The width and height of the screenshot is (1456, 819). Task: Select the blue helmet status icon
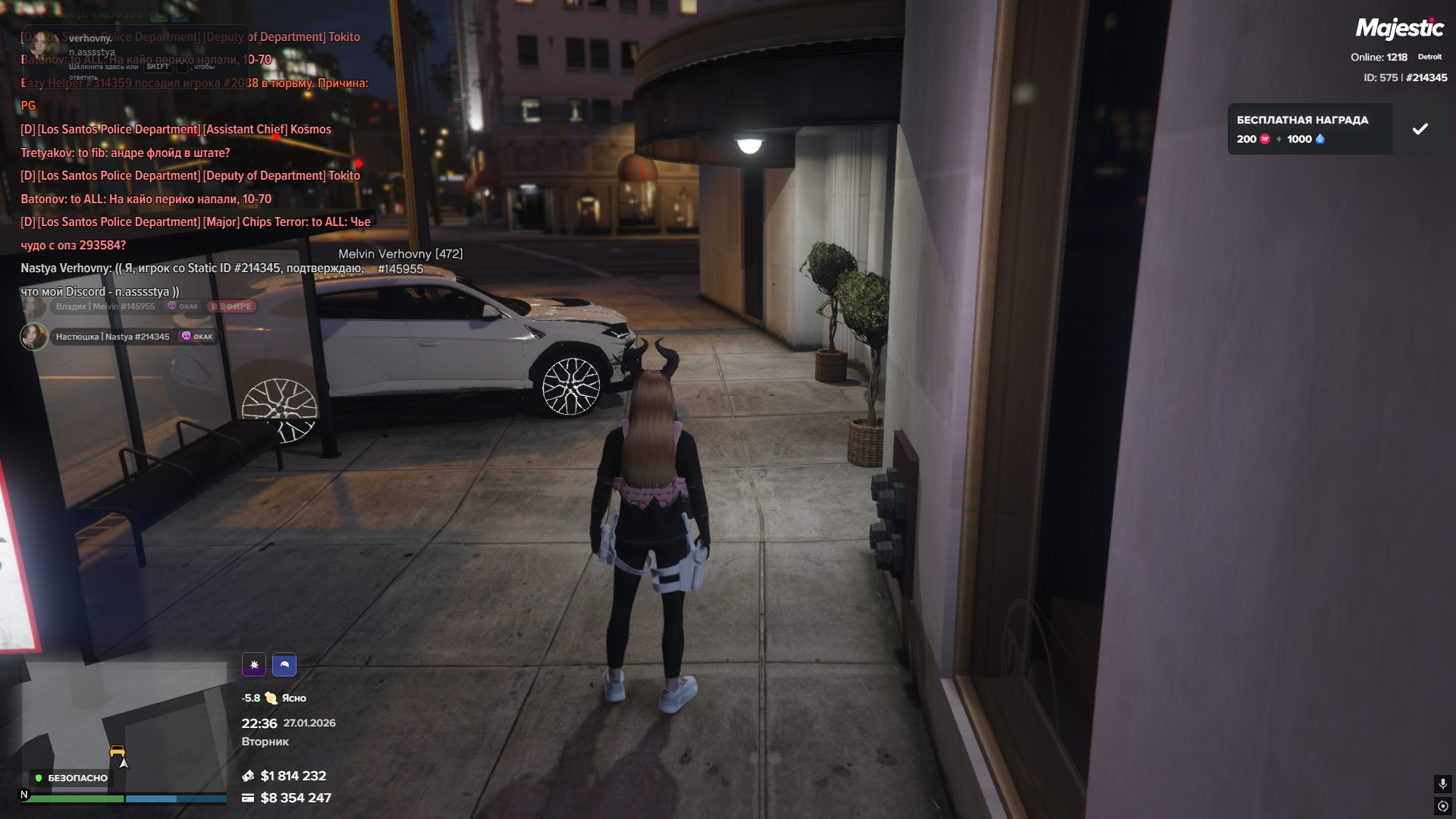pos(284,665)
